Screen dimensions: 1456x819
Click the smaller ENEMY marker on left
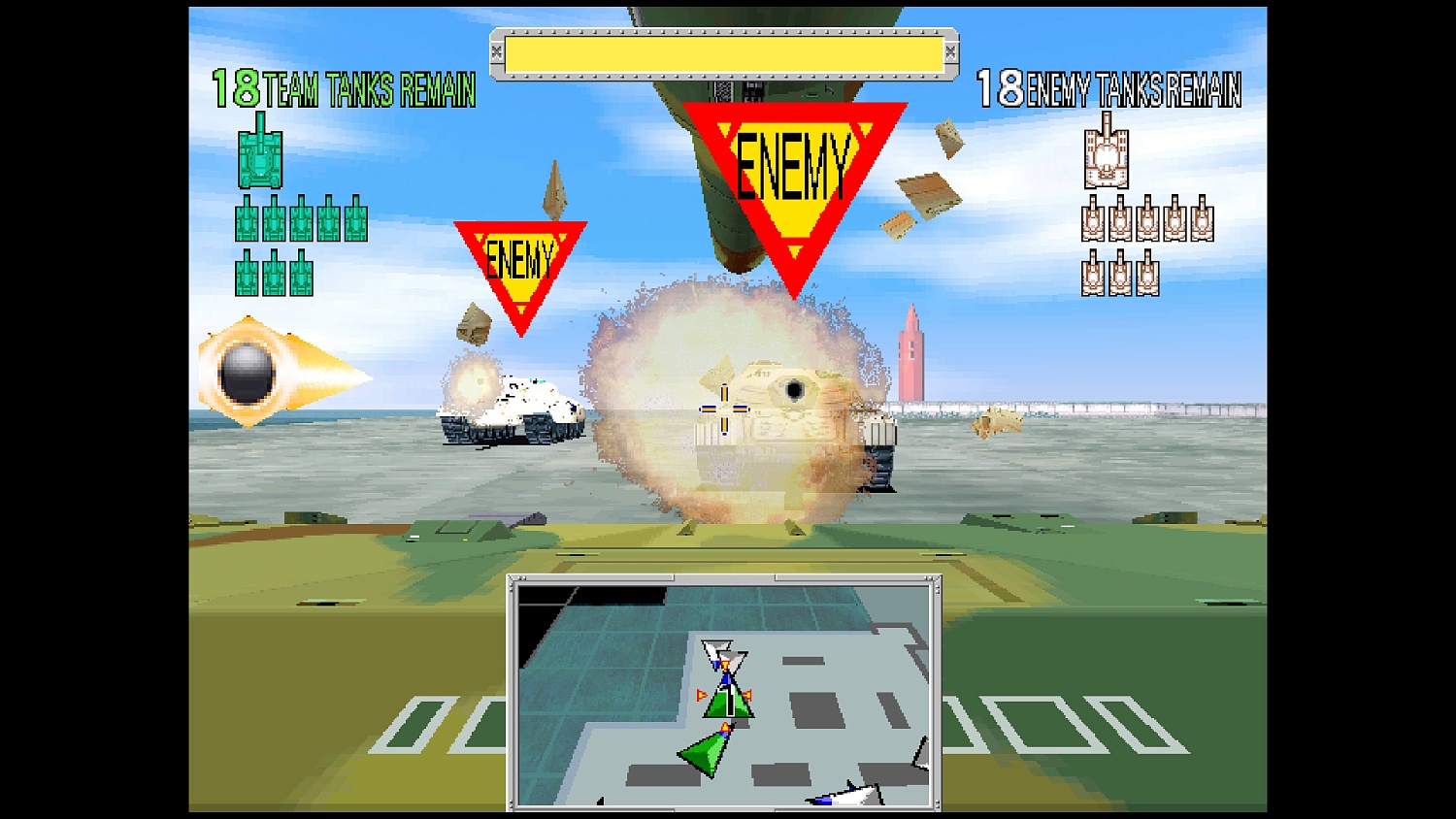click(522, 257)
